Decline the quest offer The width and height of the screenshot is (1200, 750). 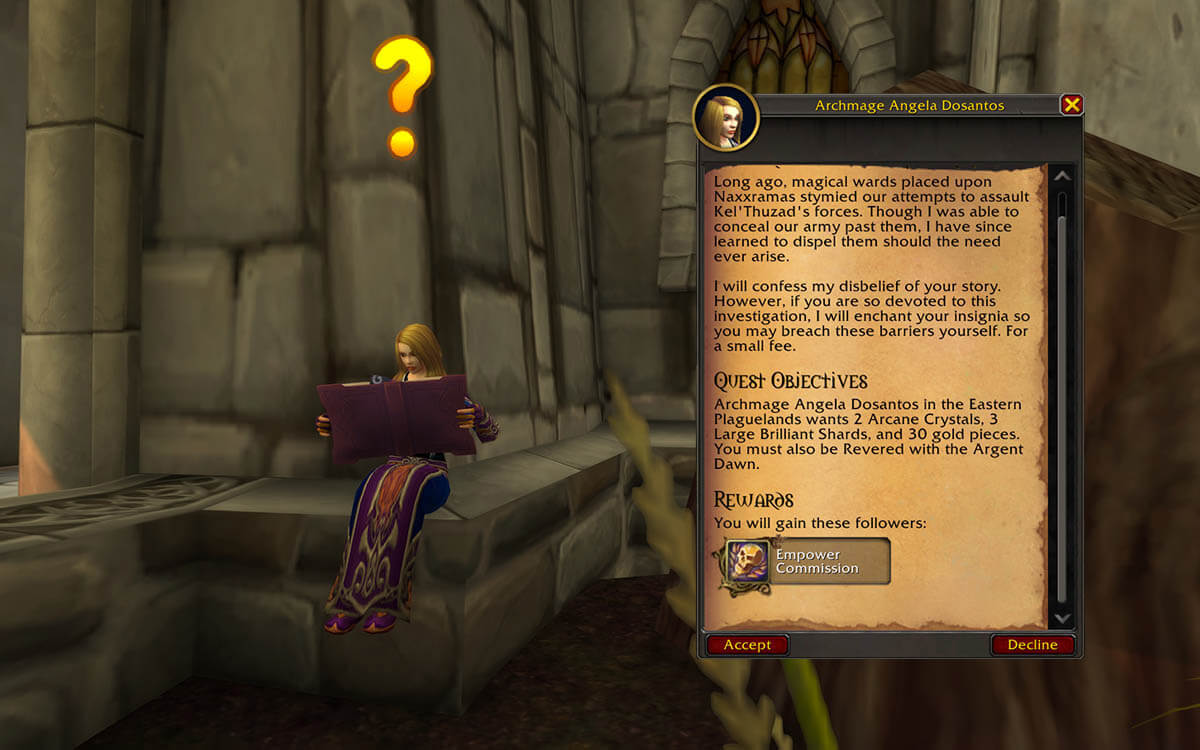(1032, 645)
